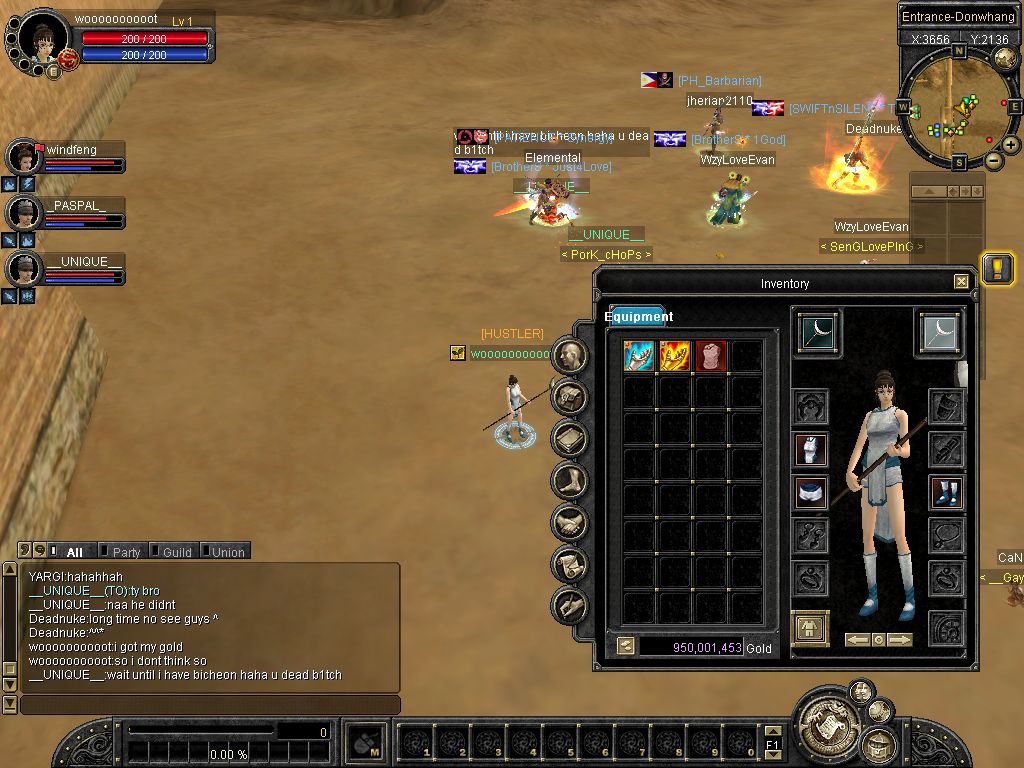The image size is (1024, 768).
Task: Open the face-icon character menu button
Action: click(x=570, y=354)
